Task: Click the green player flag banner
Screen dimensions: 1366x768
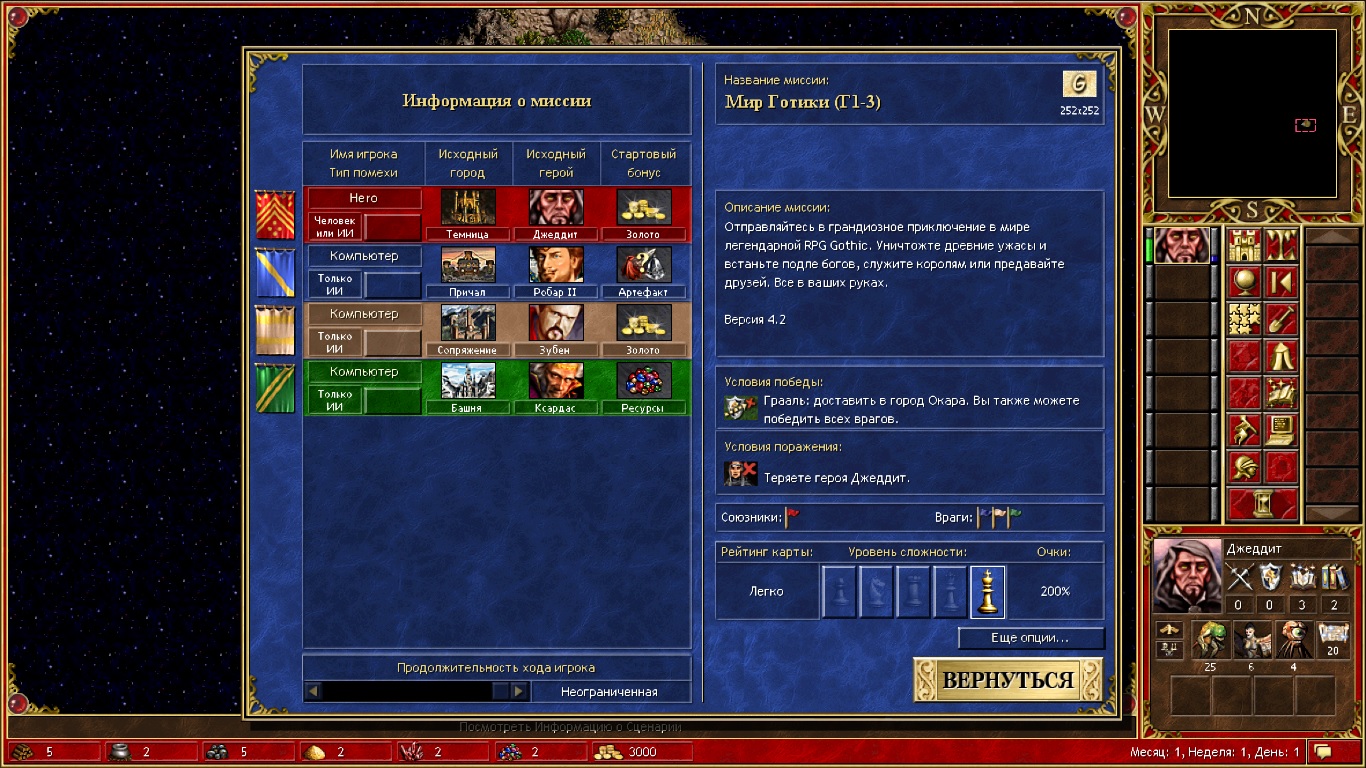Action: click(275, 388)
